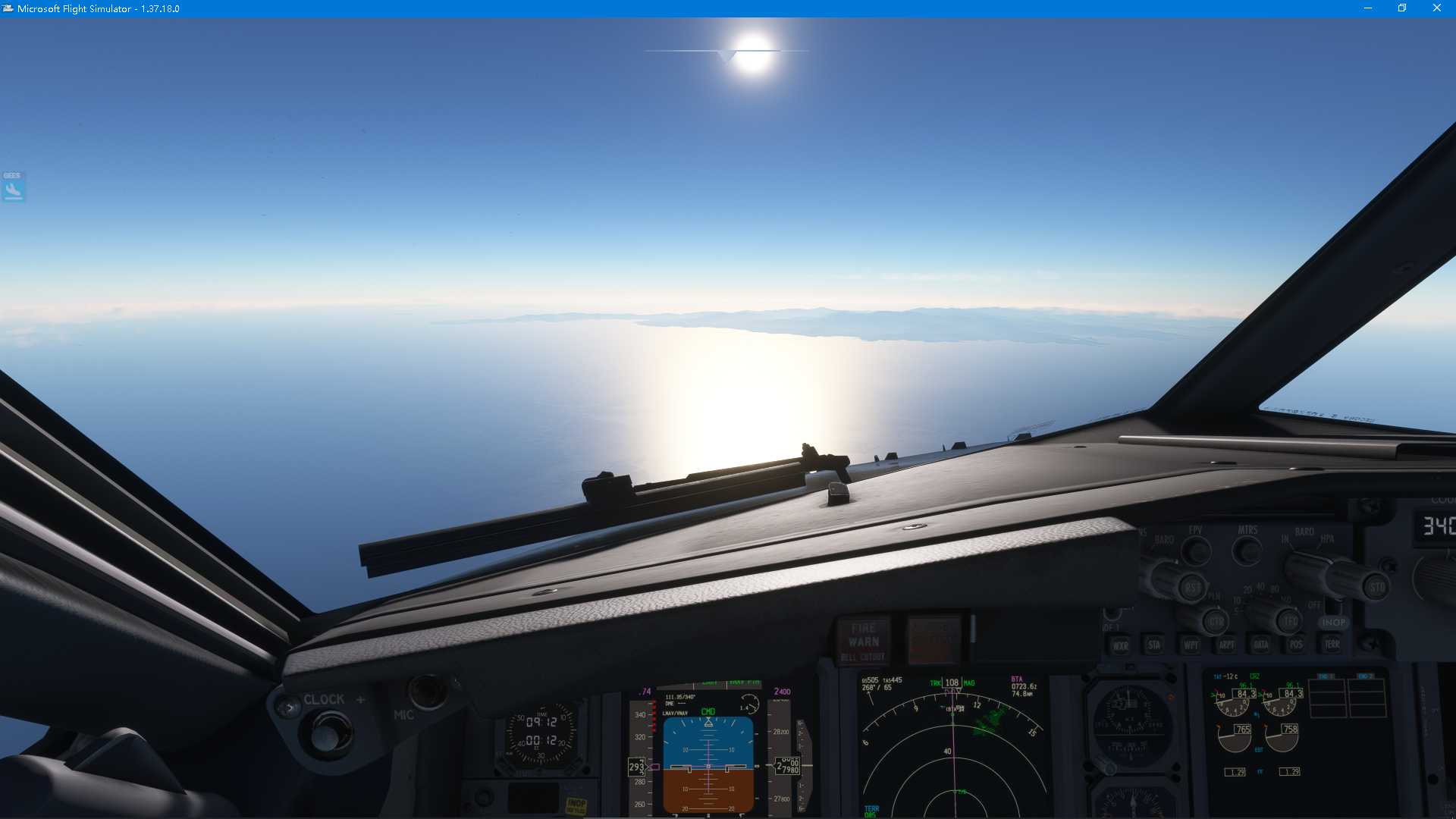Viewport: 1456px width, 819px height.
Task: Activate the WPT waypoint display button
Action: pyautogui.click(x=1191, y=645)
